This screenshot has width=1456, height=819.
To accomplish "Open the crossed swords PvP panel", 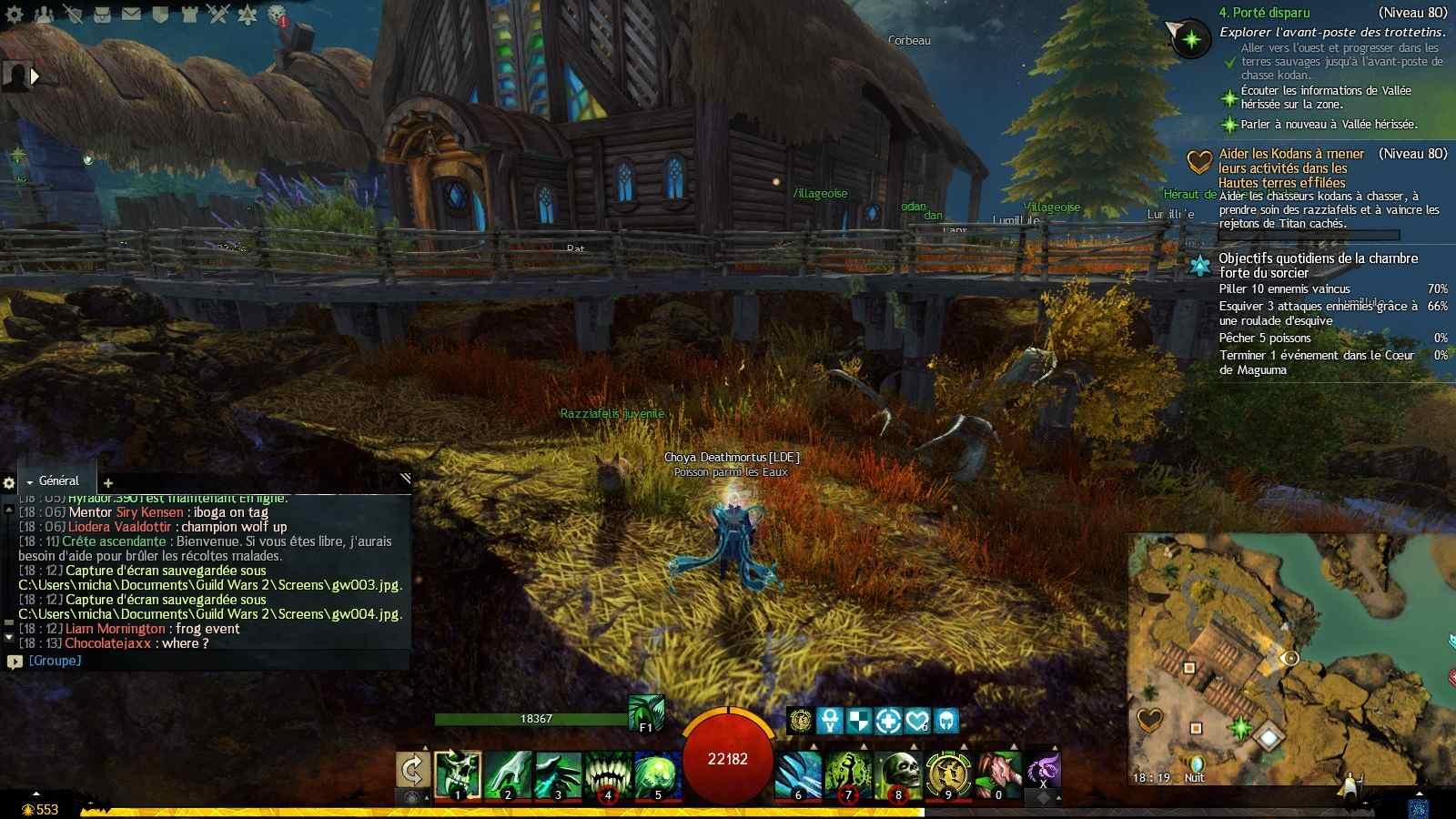I will click(218, 15).
